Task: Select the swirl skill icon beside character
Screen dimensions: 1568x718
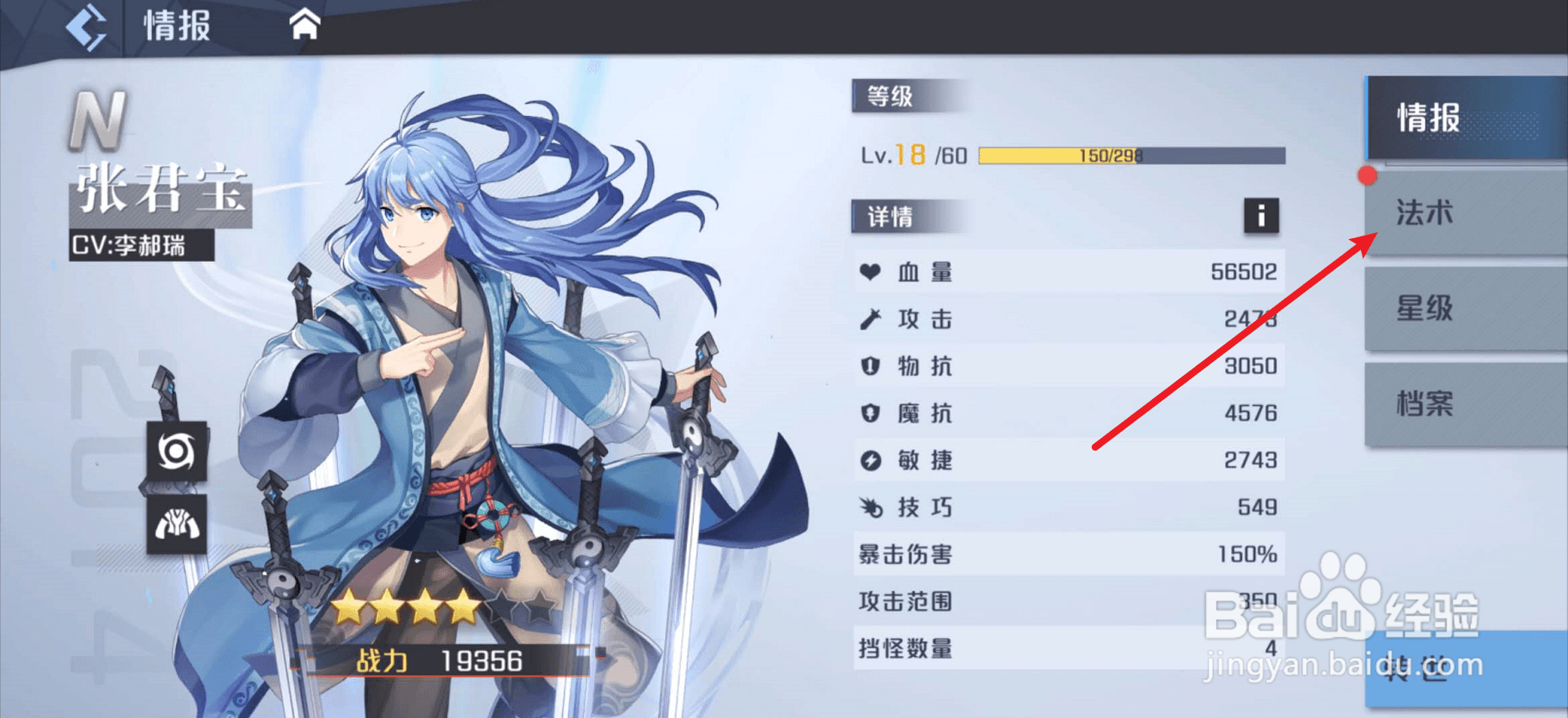Action: [x=176, y=451]
